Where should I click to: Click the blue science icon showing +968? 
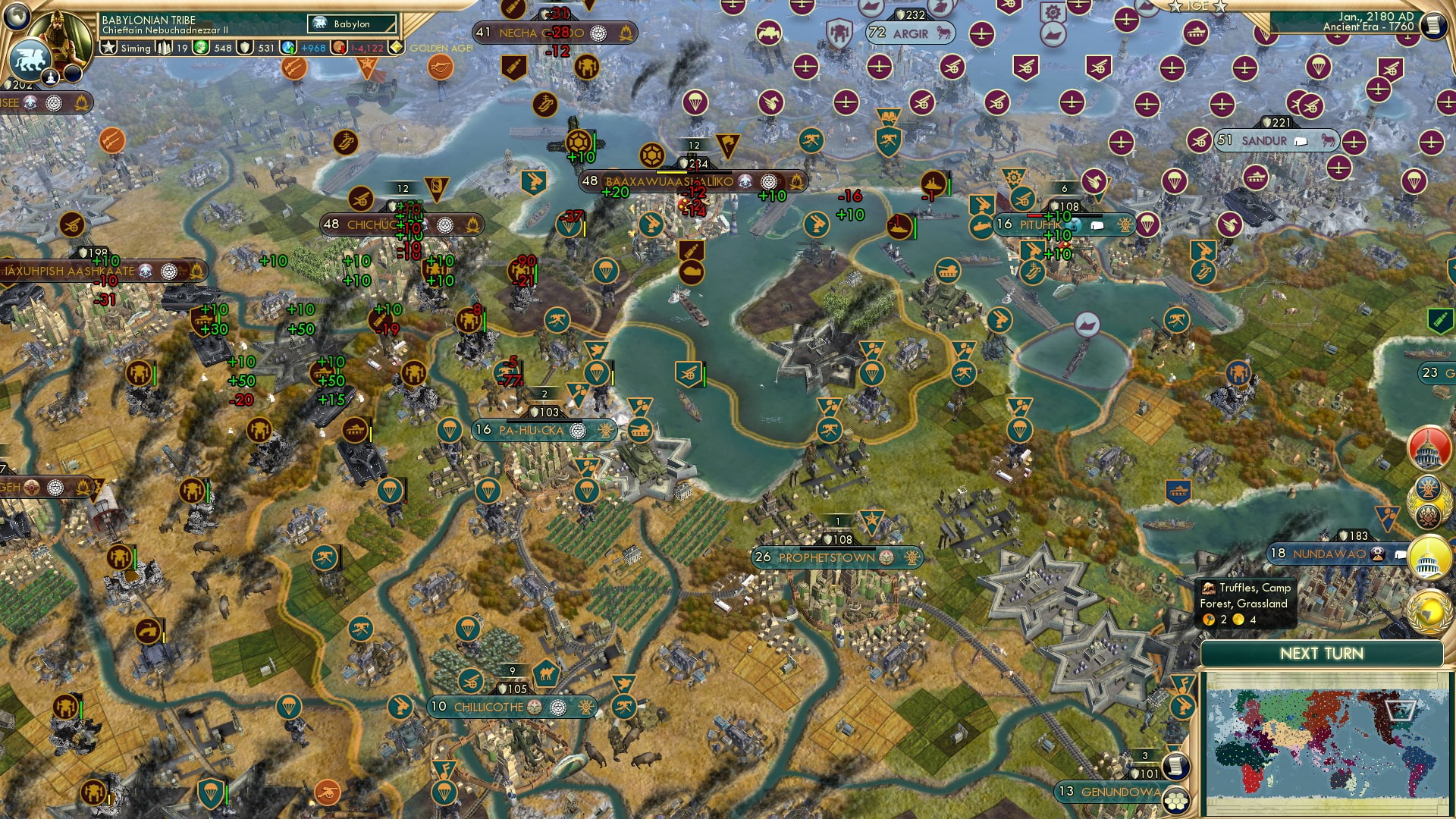click(x=287, y=49)
